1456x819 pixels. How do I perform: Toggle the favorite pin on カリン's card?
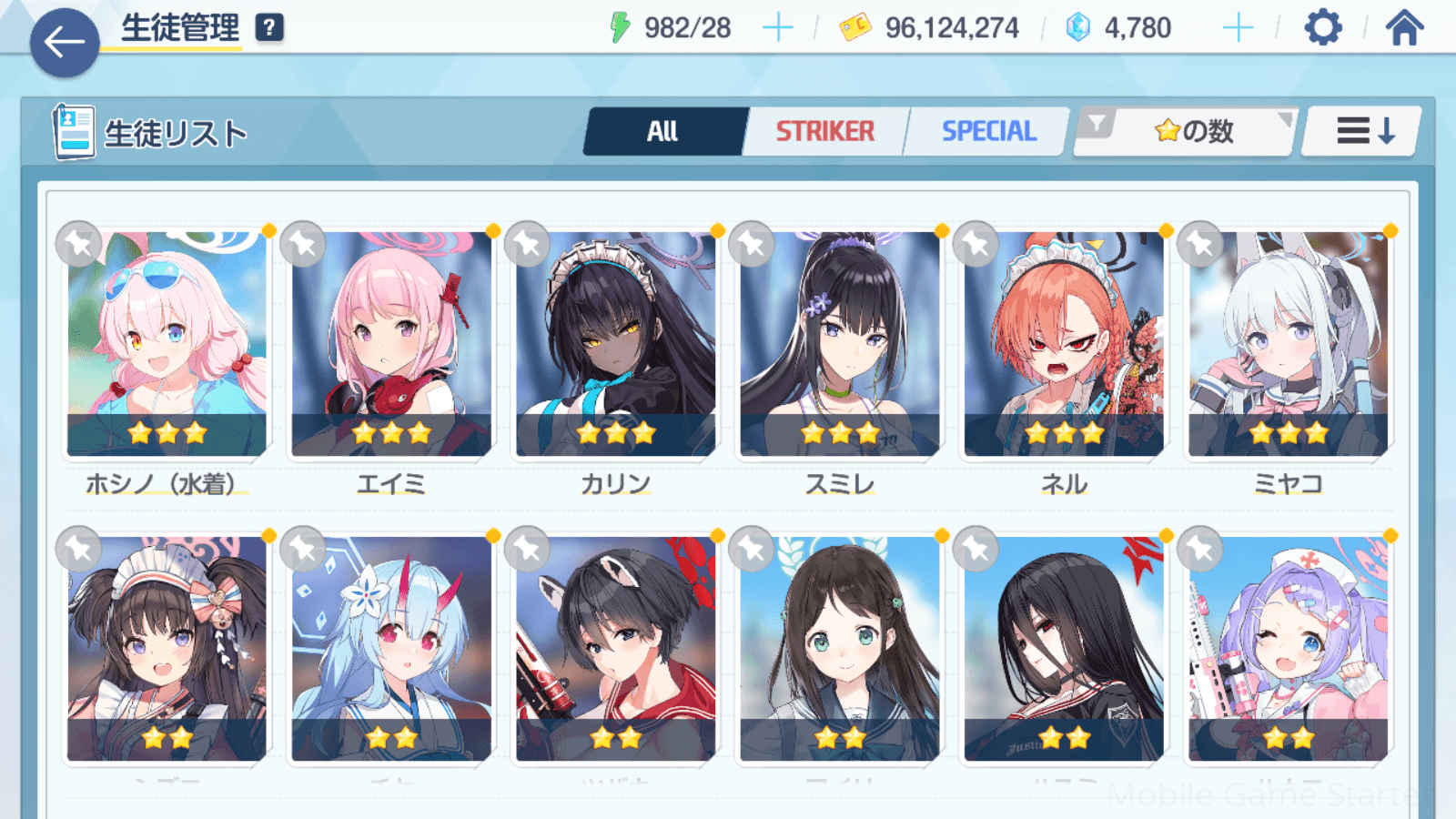(x=528, y=244)
